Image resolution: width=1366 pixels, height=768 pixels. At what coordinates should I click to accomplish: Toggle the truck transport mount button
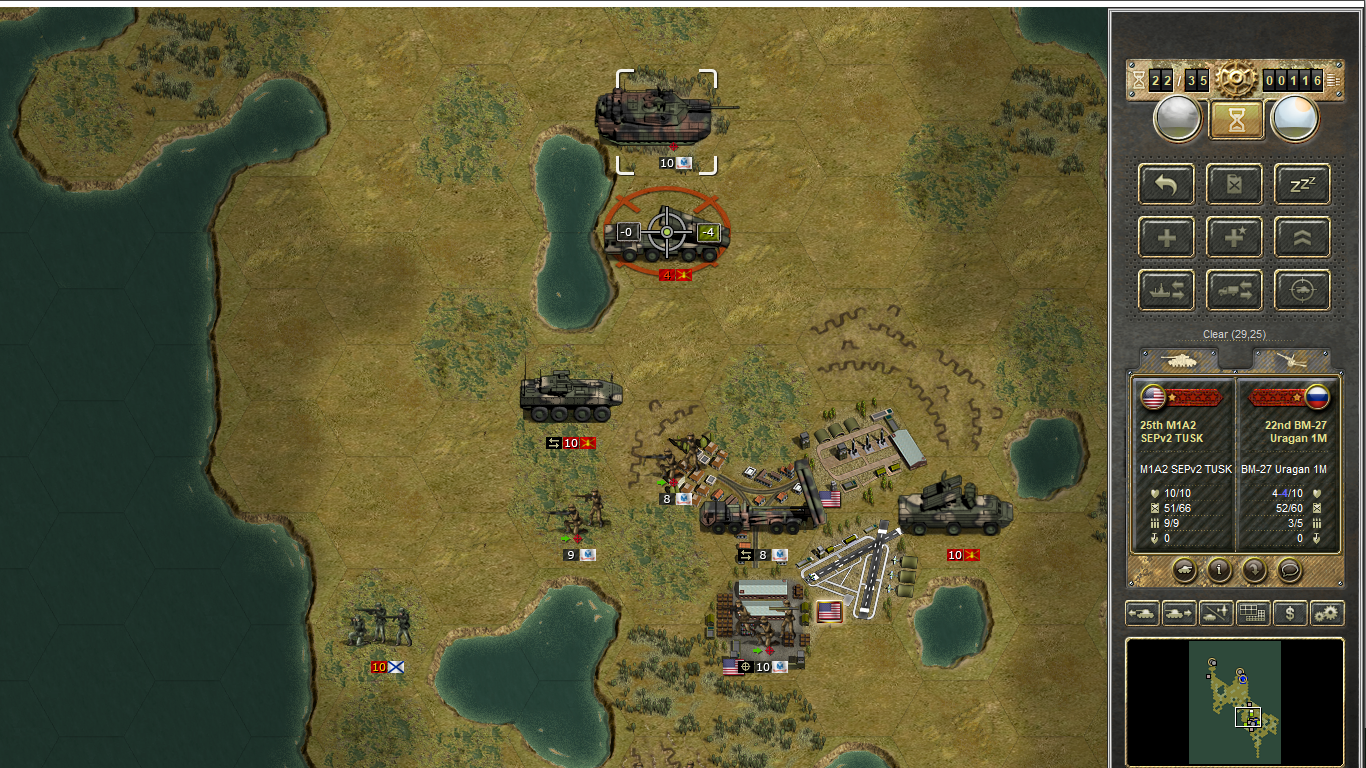coord(1234,291)
